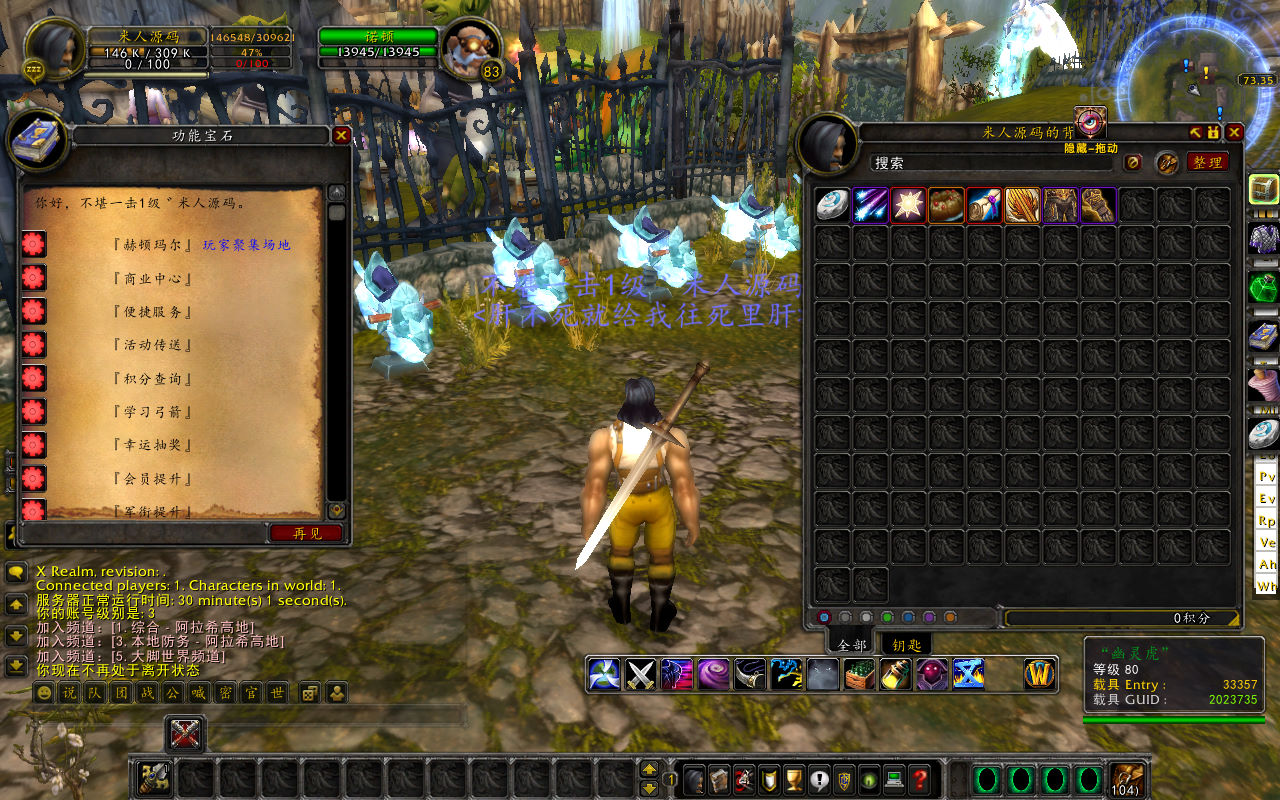Close the backpack window
The height and width of the screenshot is (800, 1280).
(1234, 132)
